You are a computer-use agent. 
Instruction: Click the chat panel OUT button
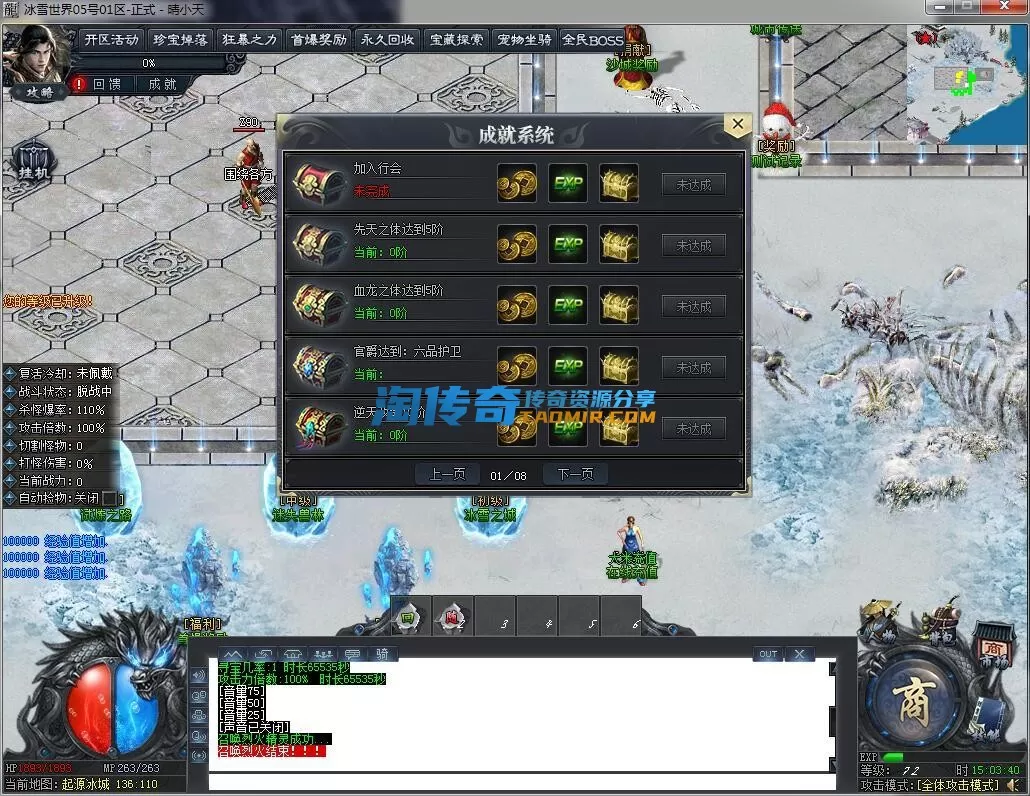(768, 654)
